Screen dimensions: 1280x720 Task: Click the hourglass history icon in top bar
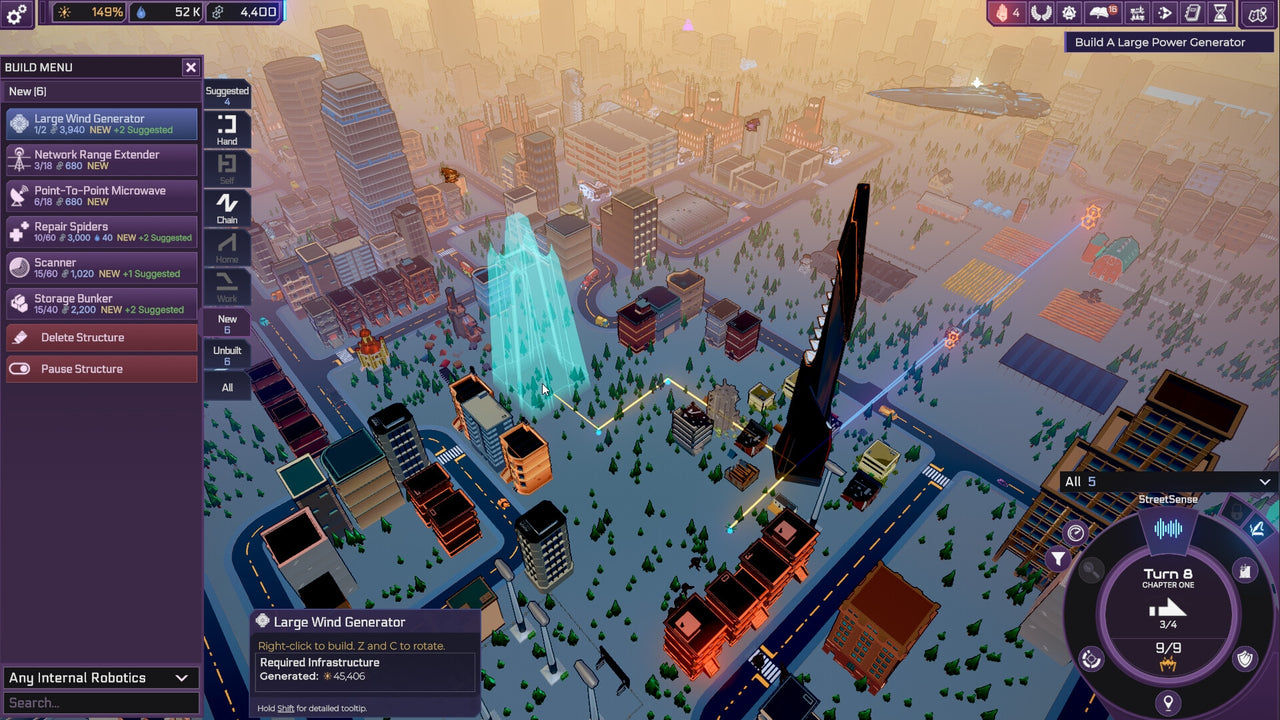1220,13
